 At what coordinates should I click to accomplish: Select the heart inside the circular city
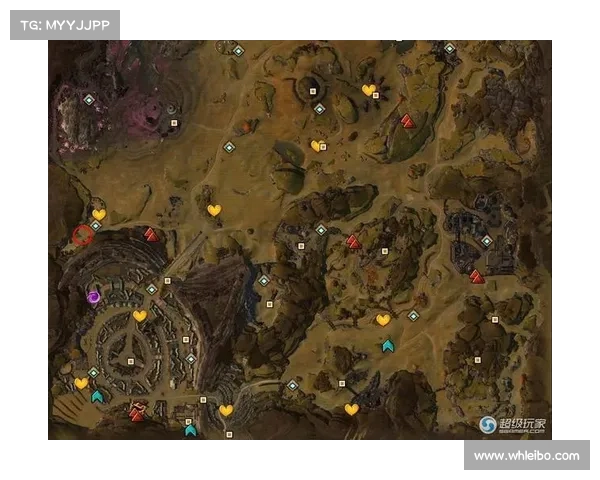tap(140, 316)
